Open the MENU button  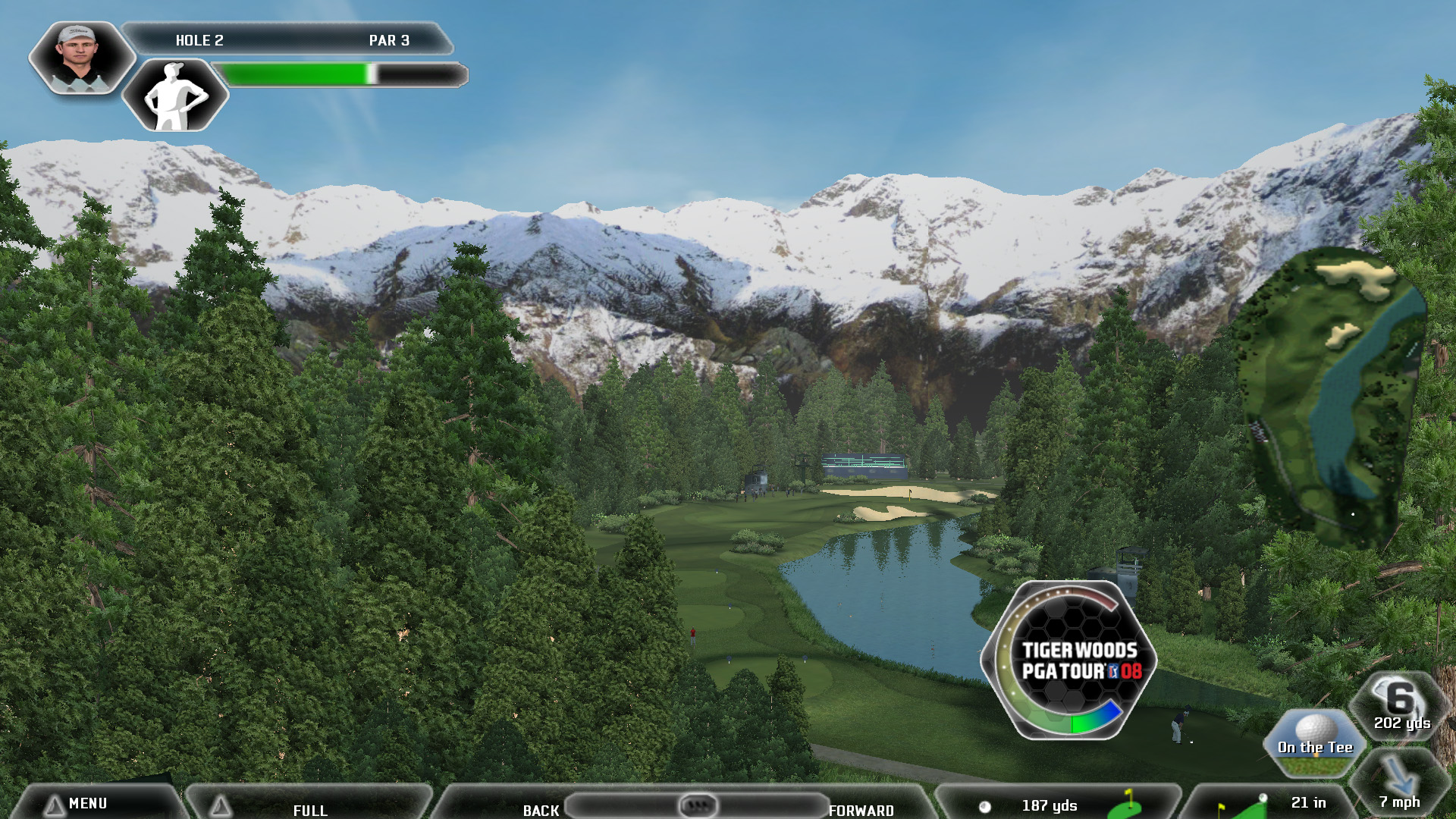coord(87,803)
